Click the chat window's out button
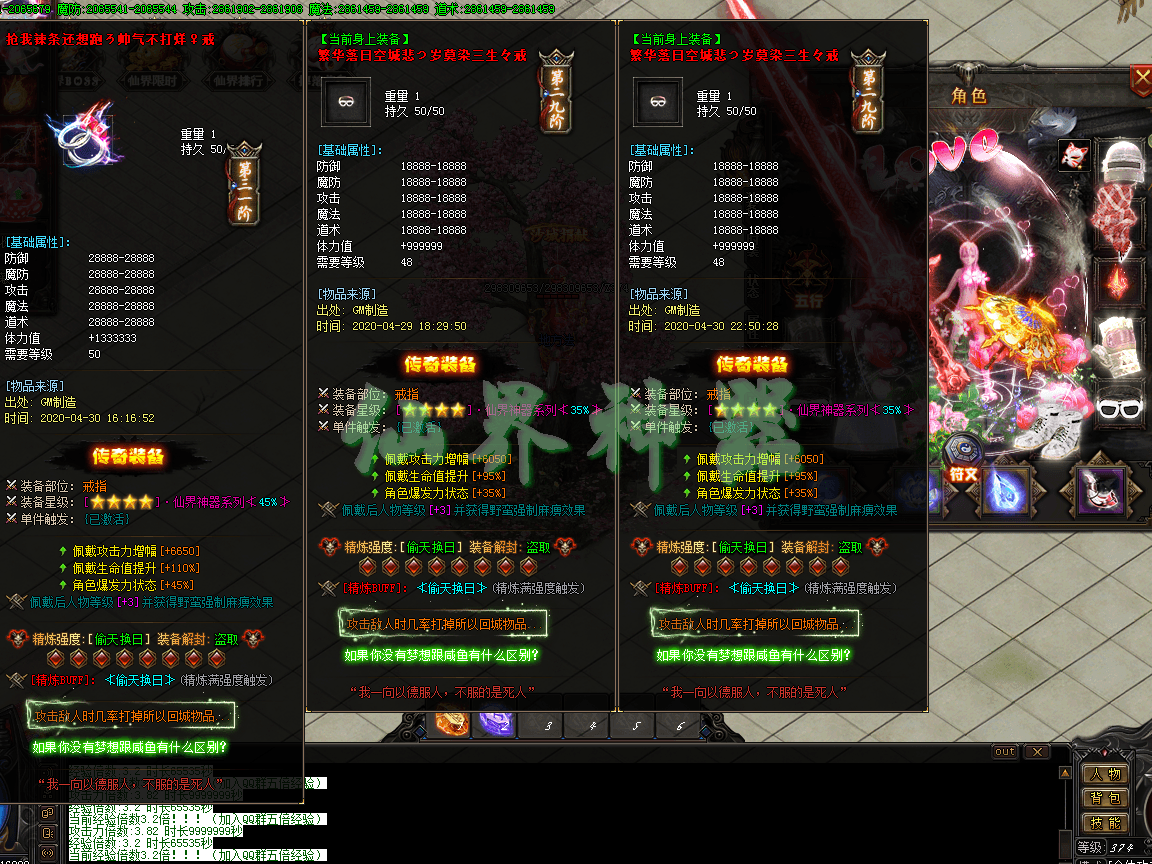 click(x=1004, y=751)
